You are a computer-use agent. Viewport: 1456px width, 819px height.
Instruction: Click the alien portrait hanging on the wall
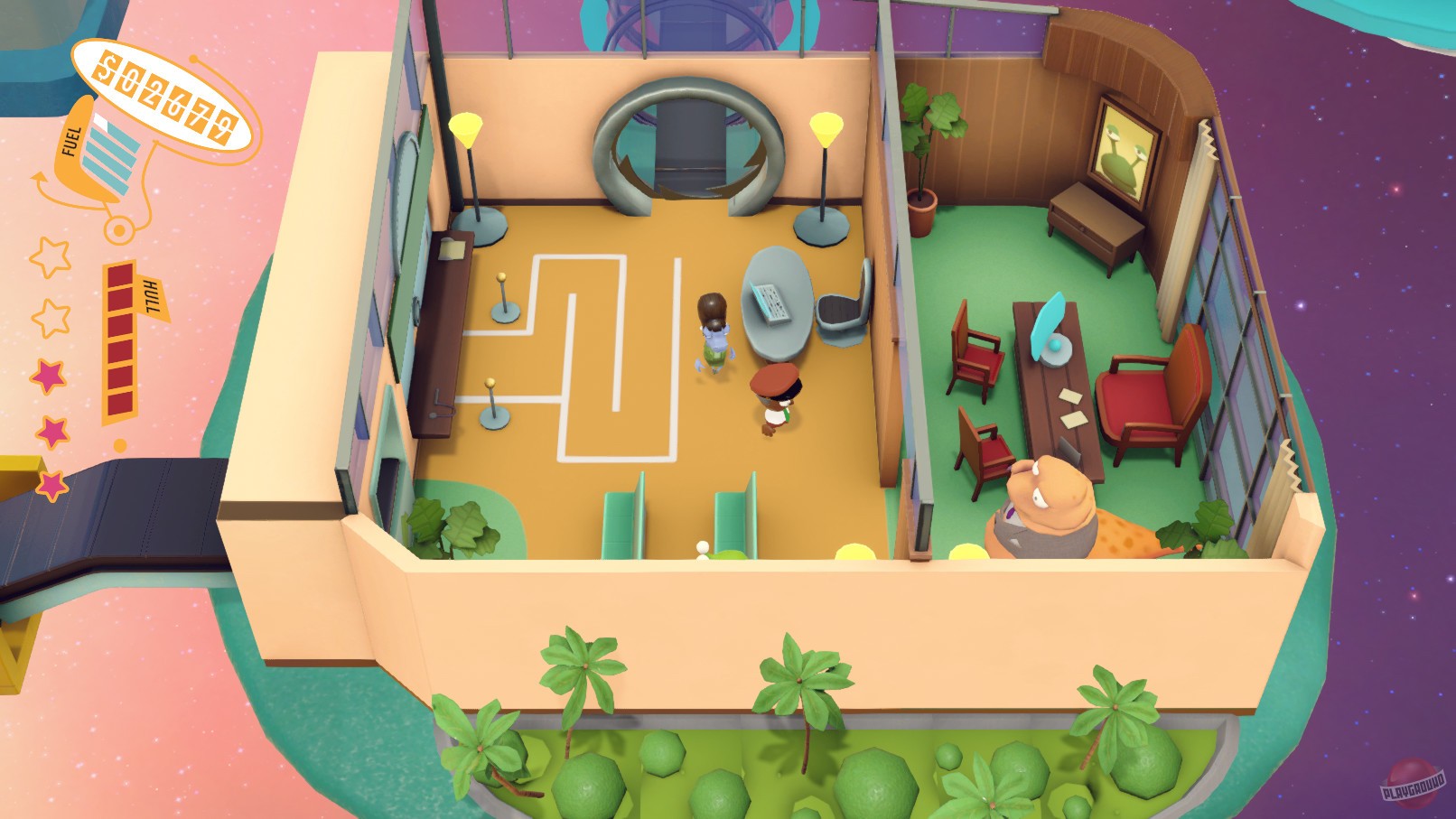tap(1123, 149)
